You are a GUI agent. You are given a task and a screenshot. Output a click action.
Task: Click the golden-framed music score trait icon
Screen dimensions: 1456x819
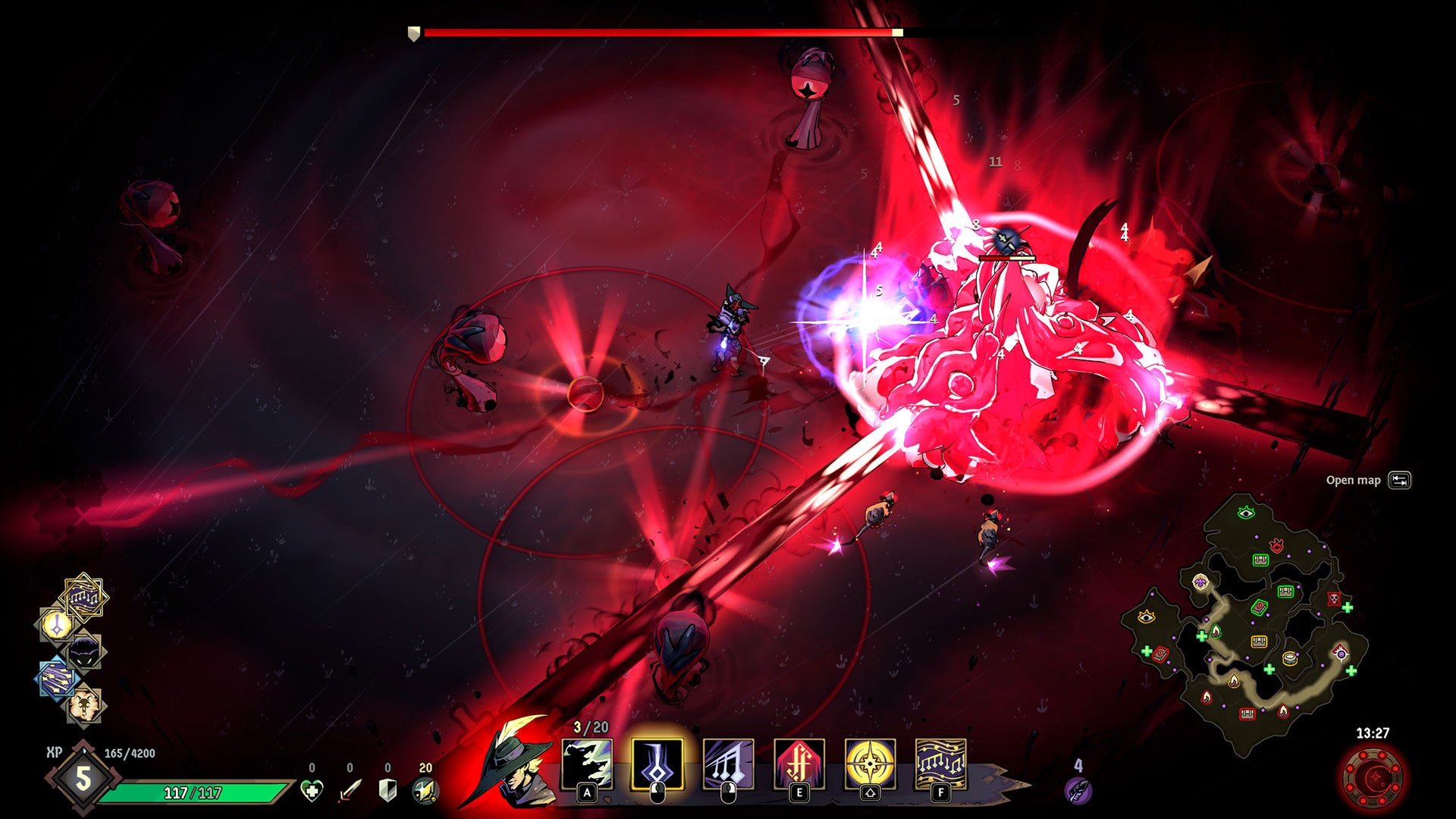(83, 598)
